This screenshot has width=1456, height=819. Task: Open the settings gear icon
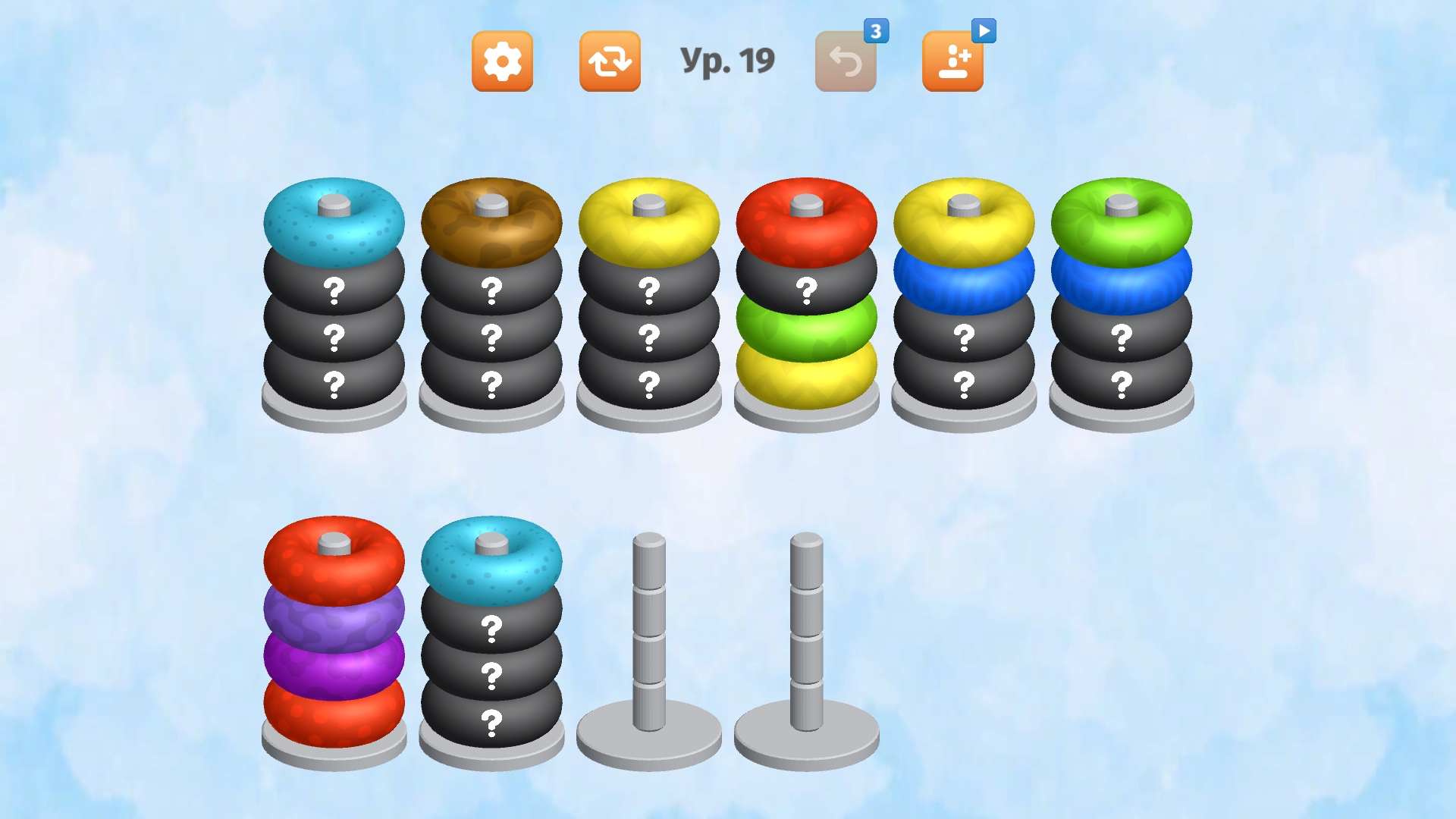click(x=503, y=61)
